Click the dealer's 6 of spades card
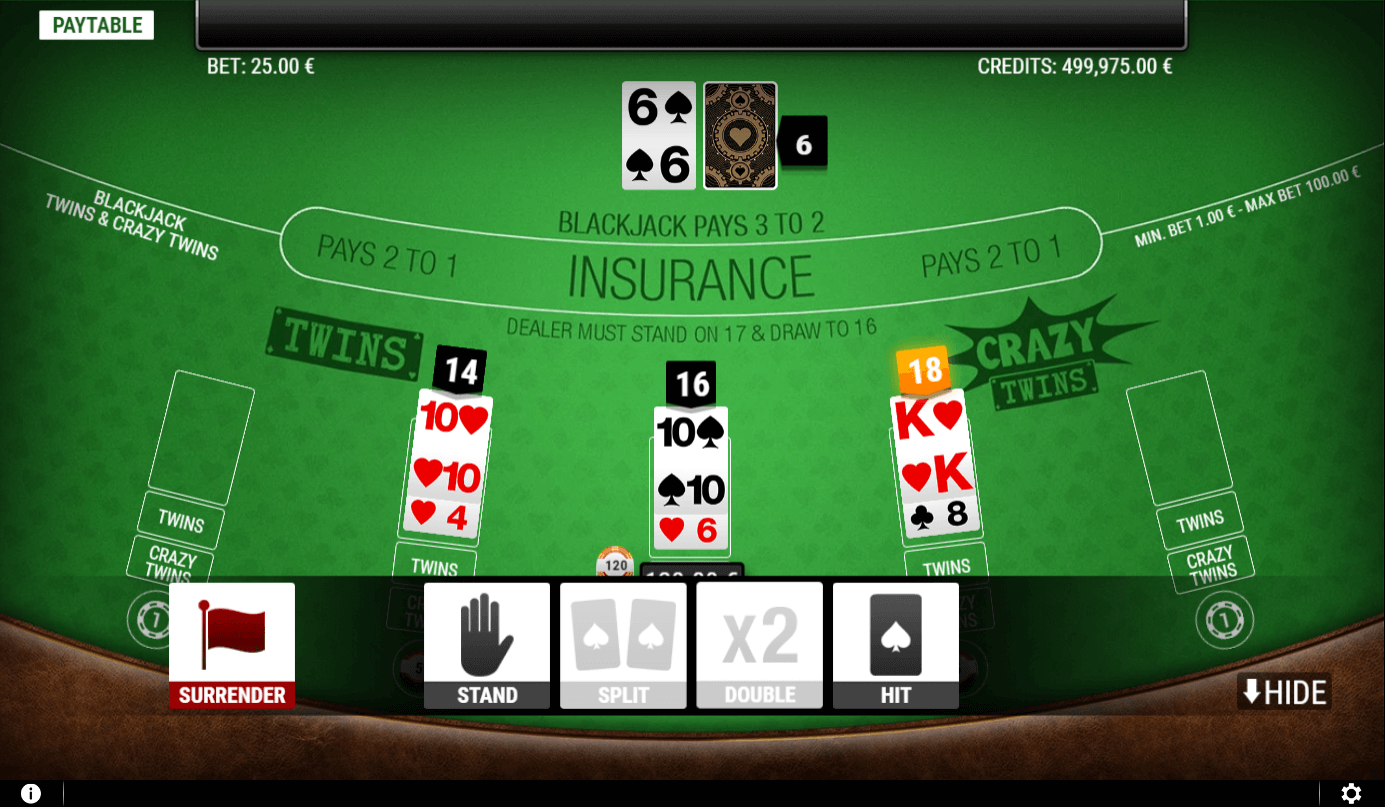The height and width of the screenshot is (809, 1385). point(657,135)
